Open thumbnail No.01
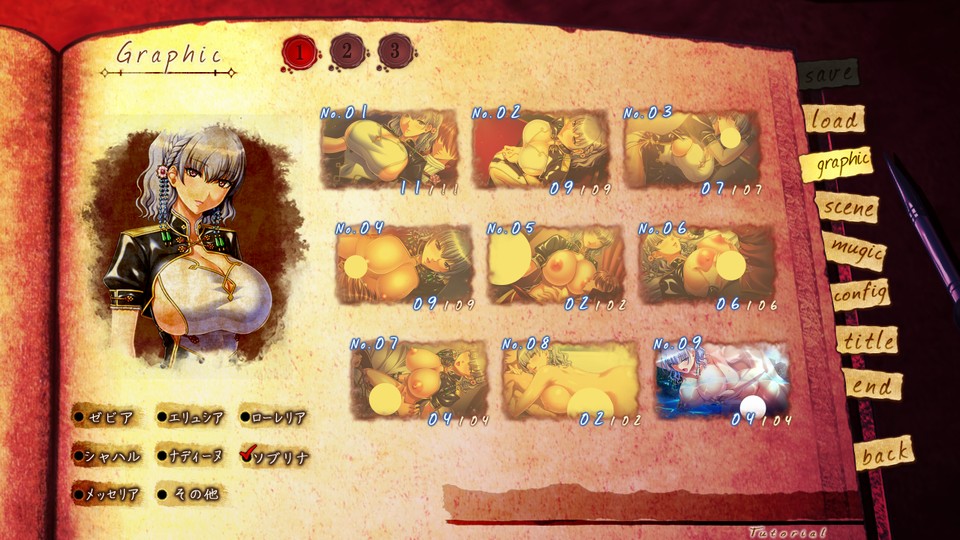This screenshot has height=540, width=960. 389,148
